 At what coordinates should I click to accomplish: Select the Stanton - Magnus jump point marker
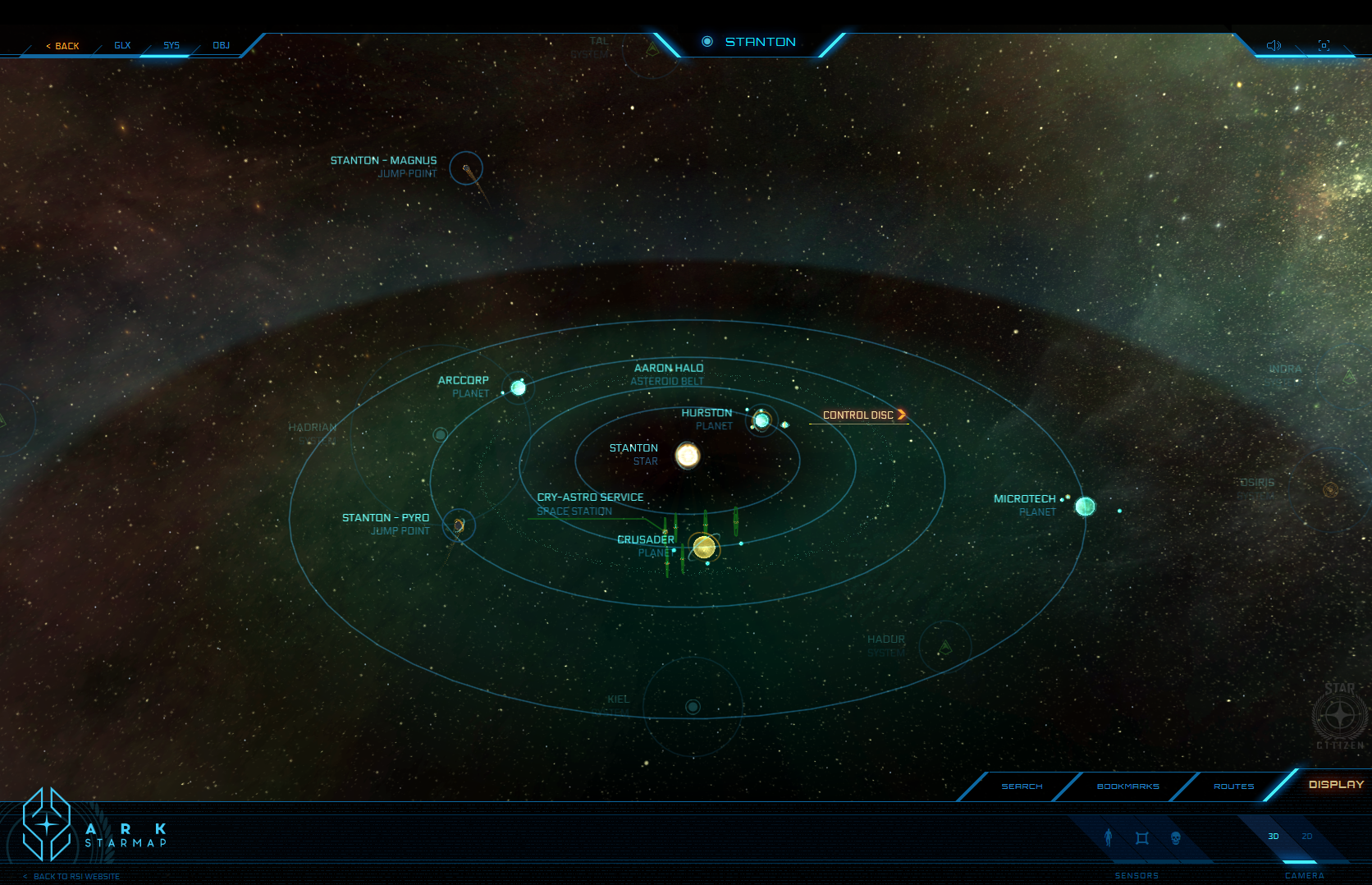466,168
